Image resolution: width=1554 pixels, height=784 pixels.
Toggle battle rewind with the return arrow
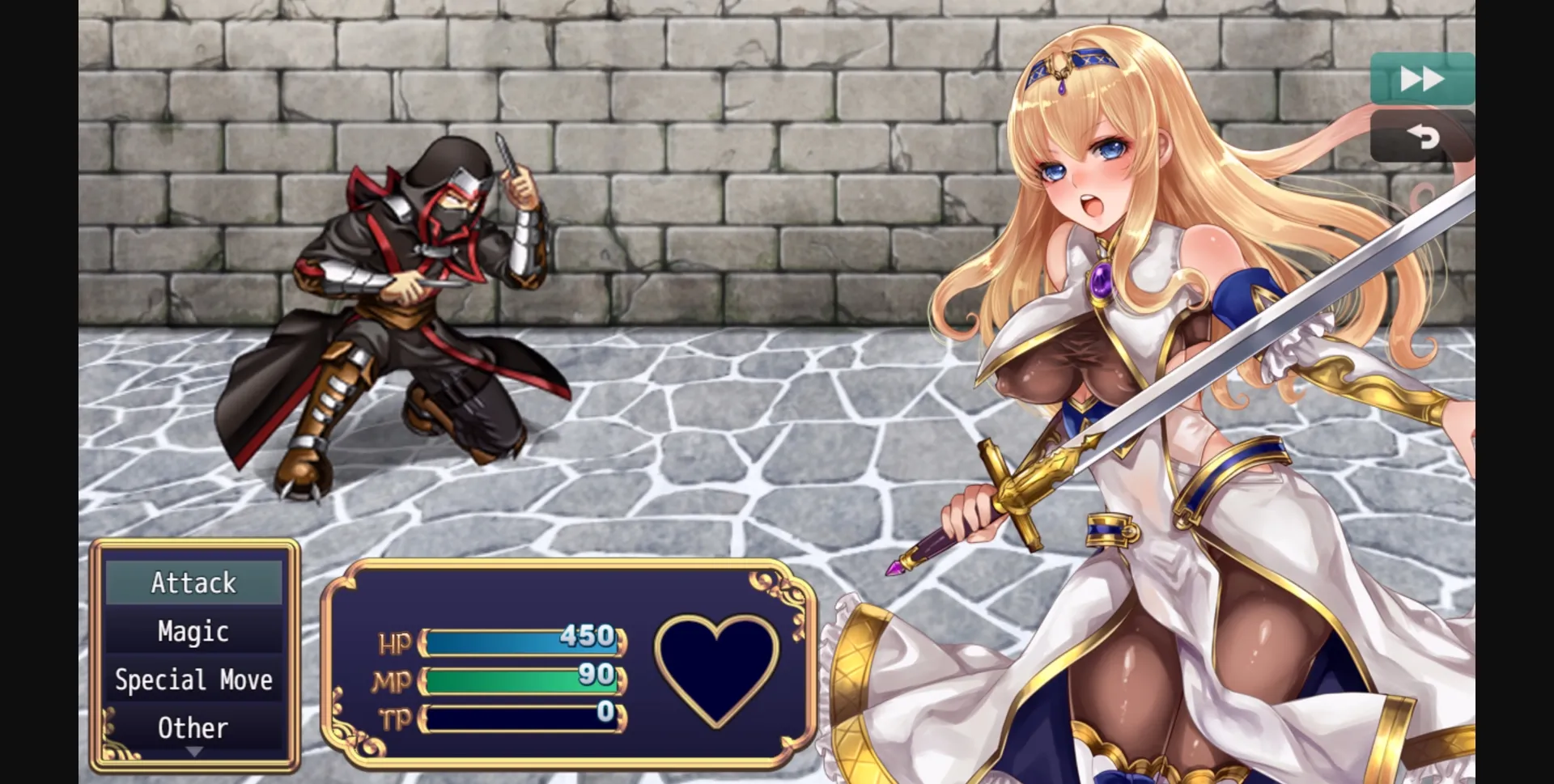pos(1424,135)
